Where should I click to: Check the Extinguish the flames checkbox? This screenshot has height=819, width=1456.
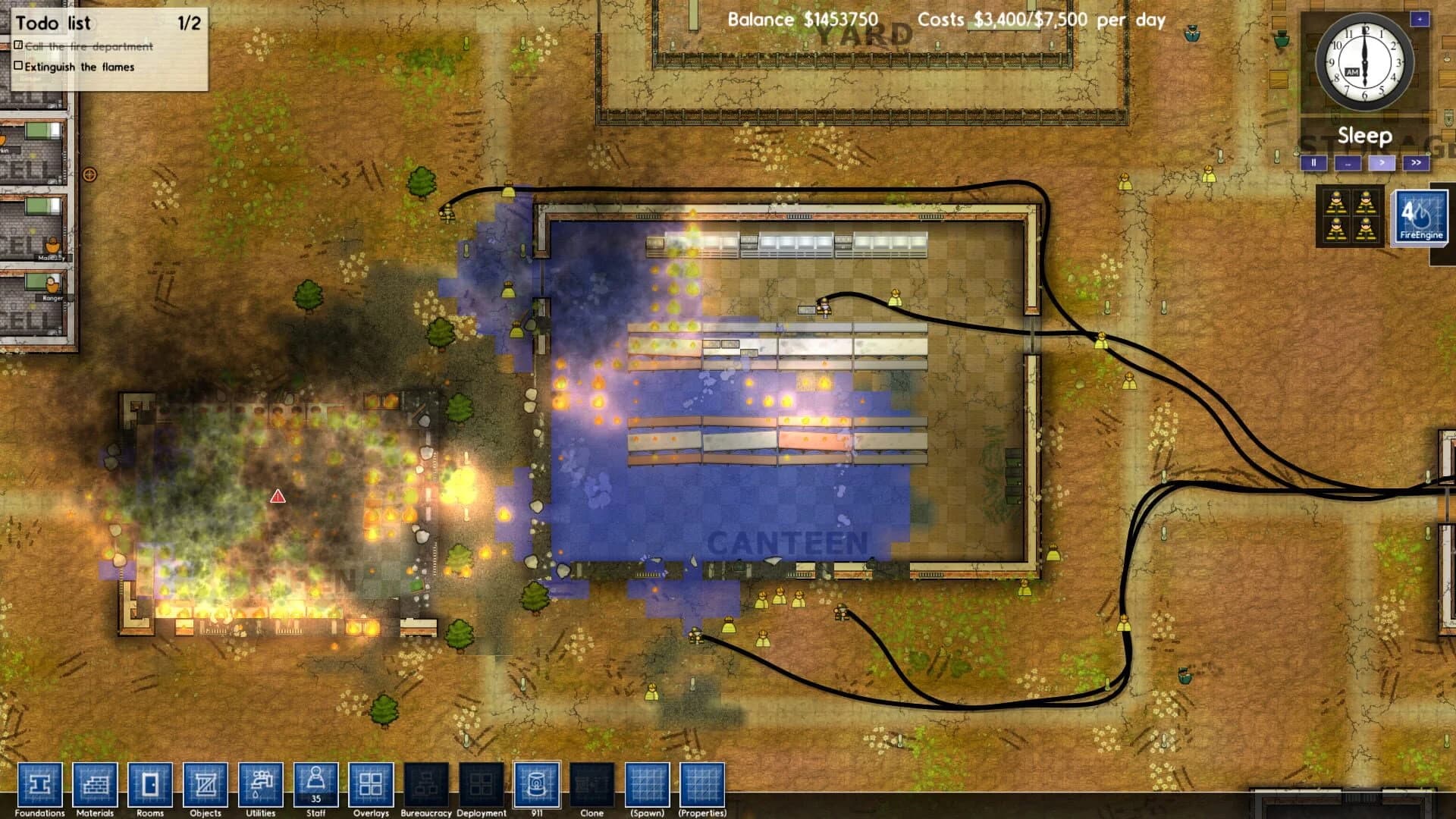(x=20, y=67)
